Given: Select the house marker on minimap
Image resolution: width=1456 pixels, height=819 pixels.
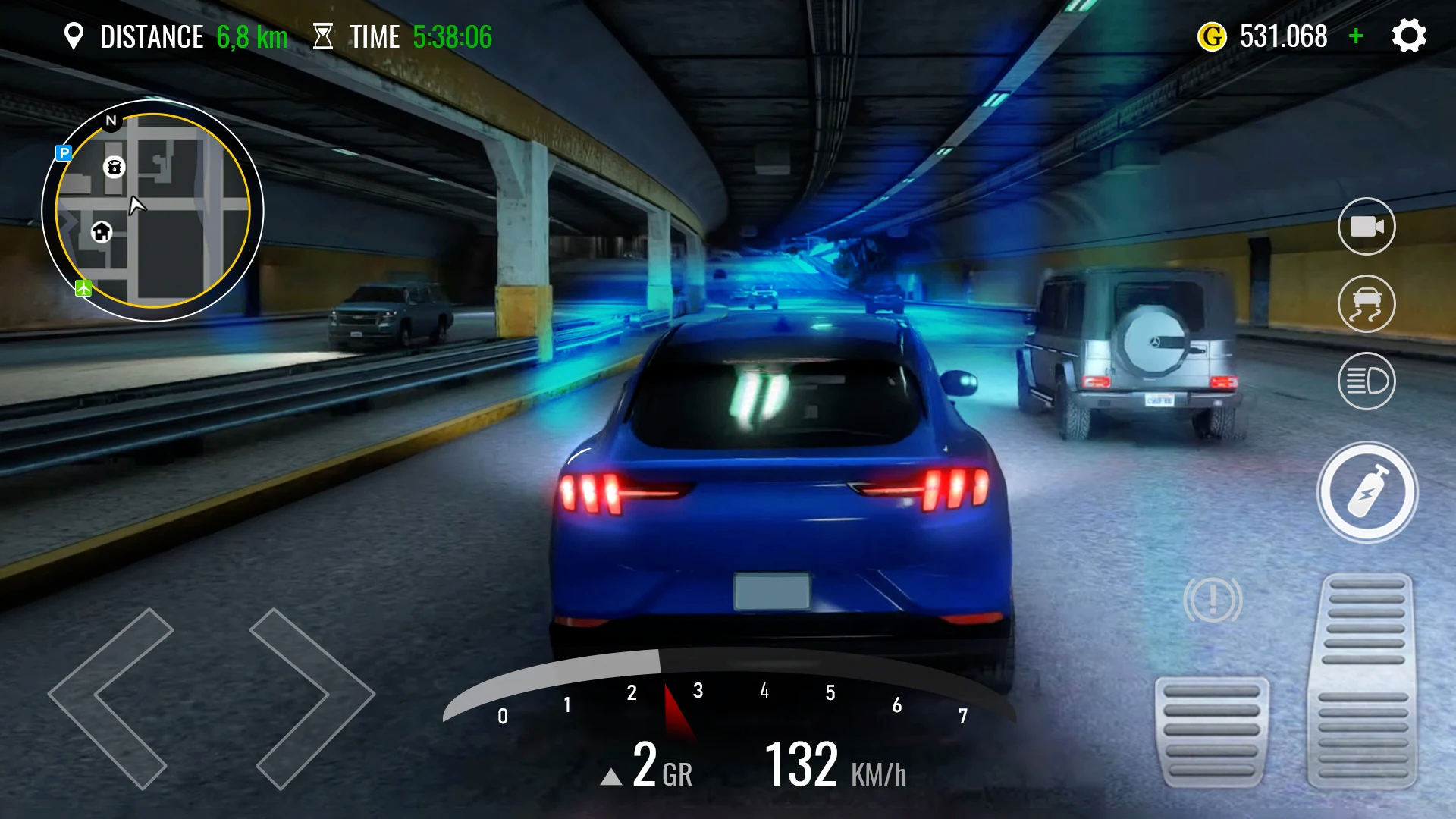Looking at the screenshot, I should [102, 232].
